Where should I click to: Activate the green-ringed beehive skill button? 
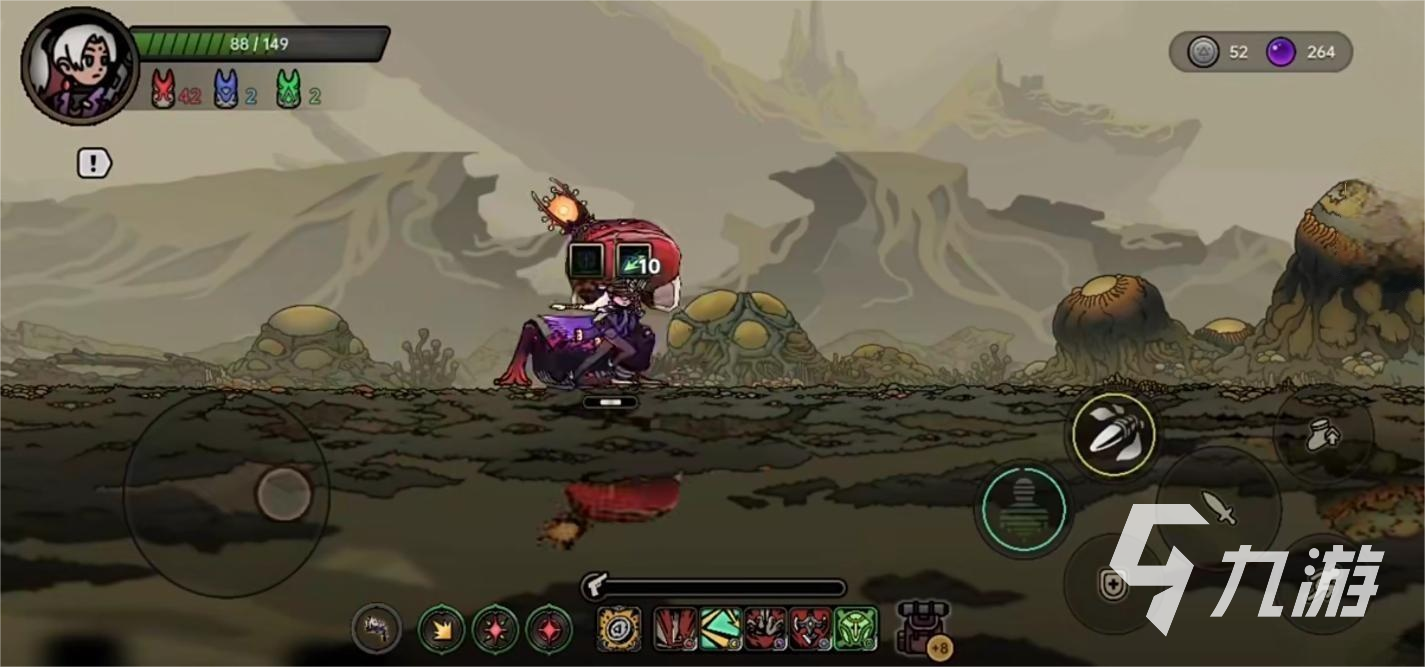point(1022,510)
